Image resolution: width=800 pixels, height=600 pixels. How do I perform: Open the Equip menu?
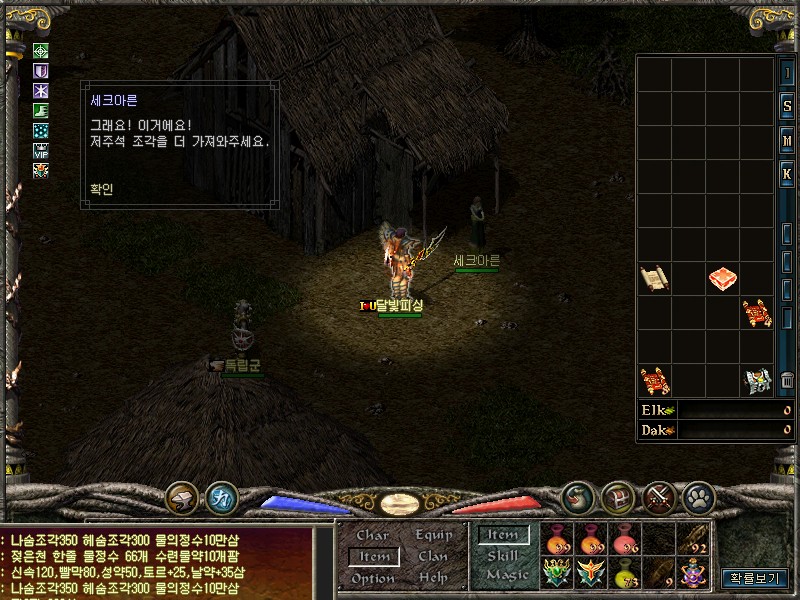pyautogui.click(x=434, y=536)
